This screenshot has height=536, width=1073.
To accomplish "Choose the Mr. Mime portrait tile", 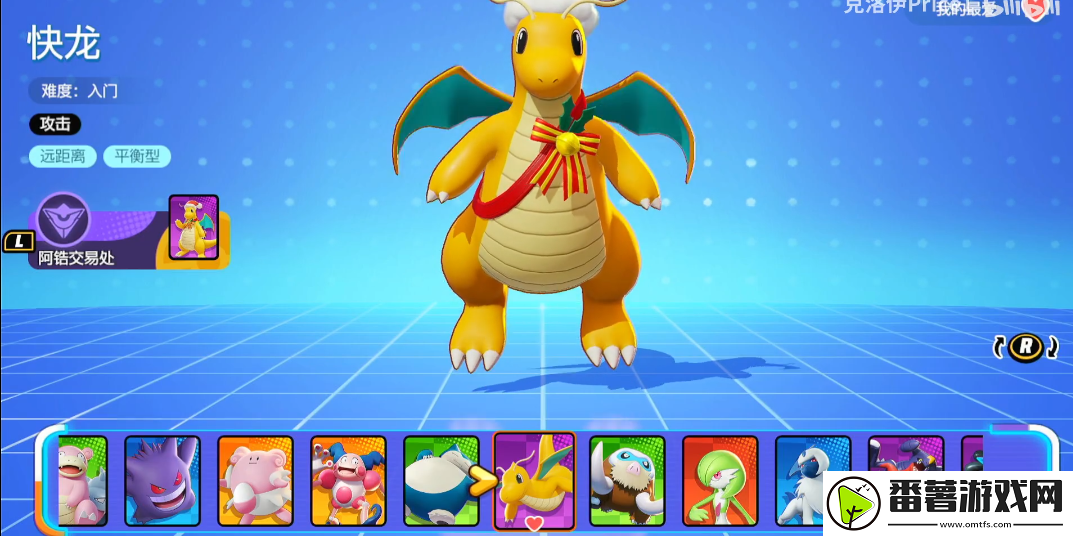I will coord(348,480).
